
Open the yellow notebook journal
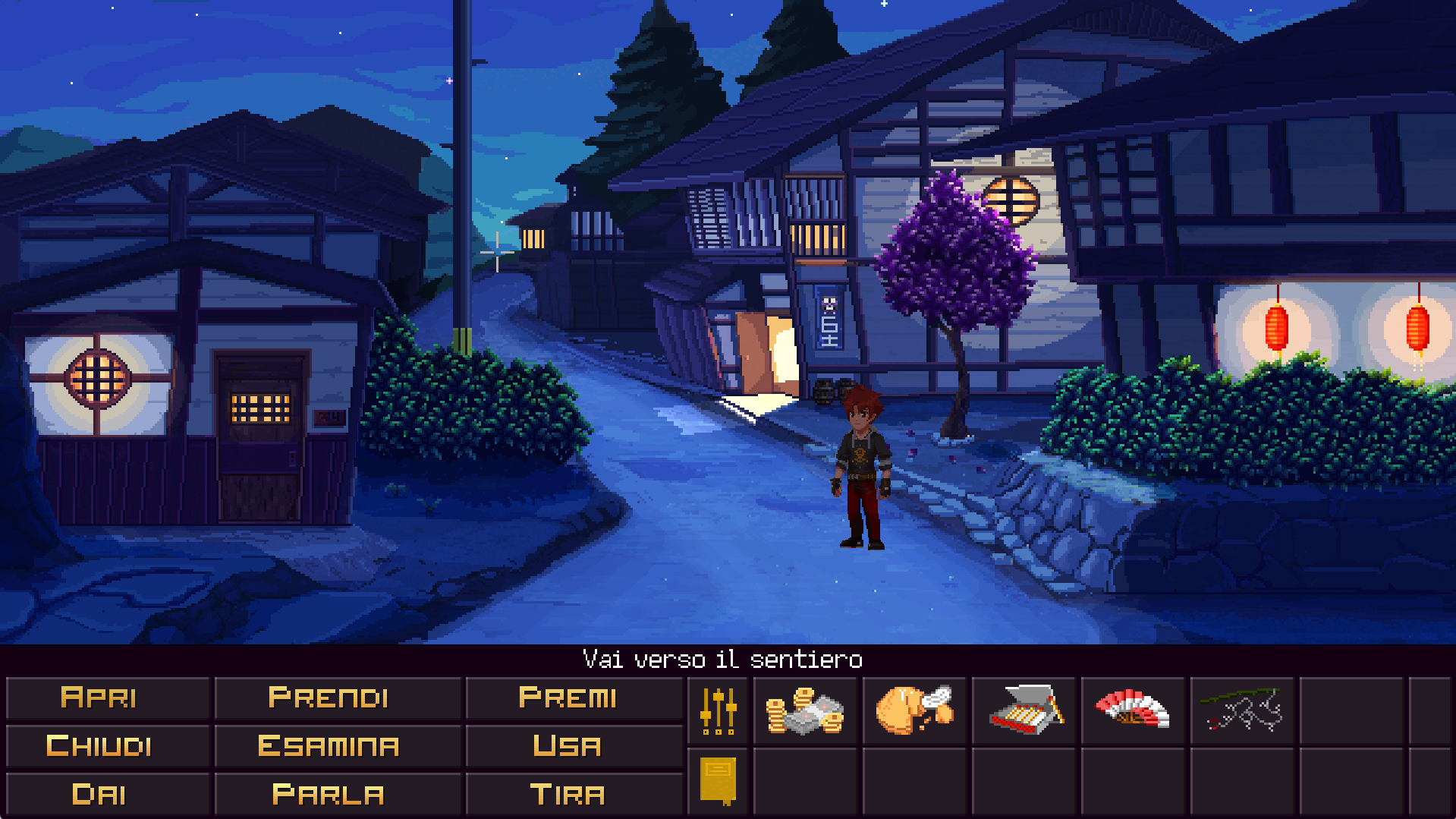pos(718,780)
